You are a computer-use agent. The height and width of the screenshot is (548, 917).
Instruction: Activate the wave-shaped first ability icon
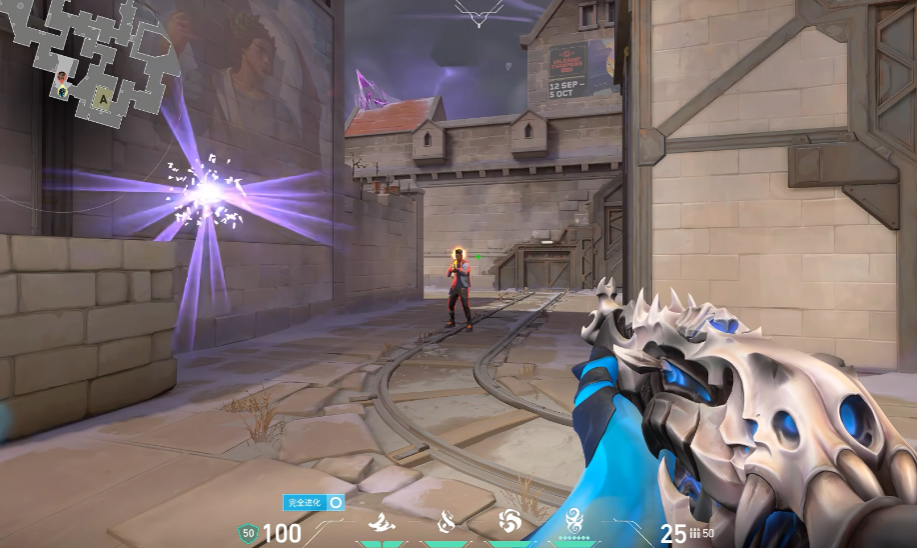381,523
